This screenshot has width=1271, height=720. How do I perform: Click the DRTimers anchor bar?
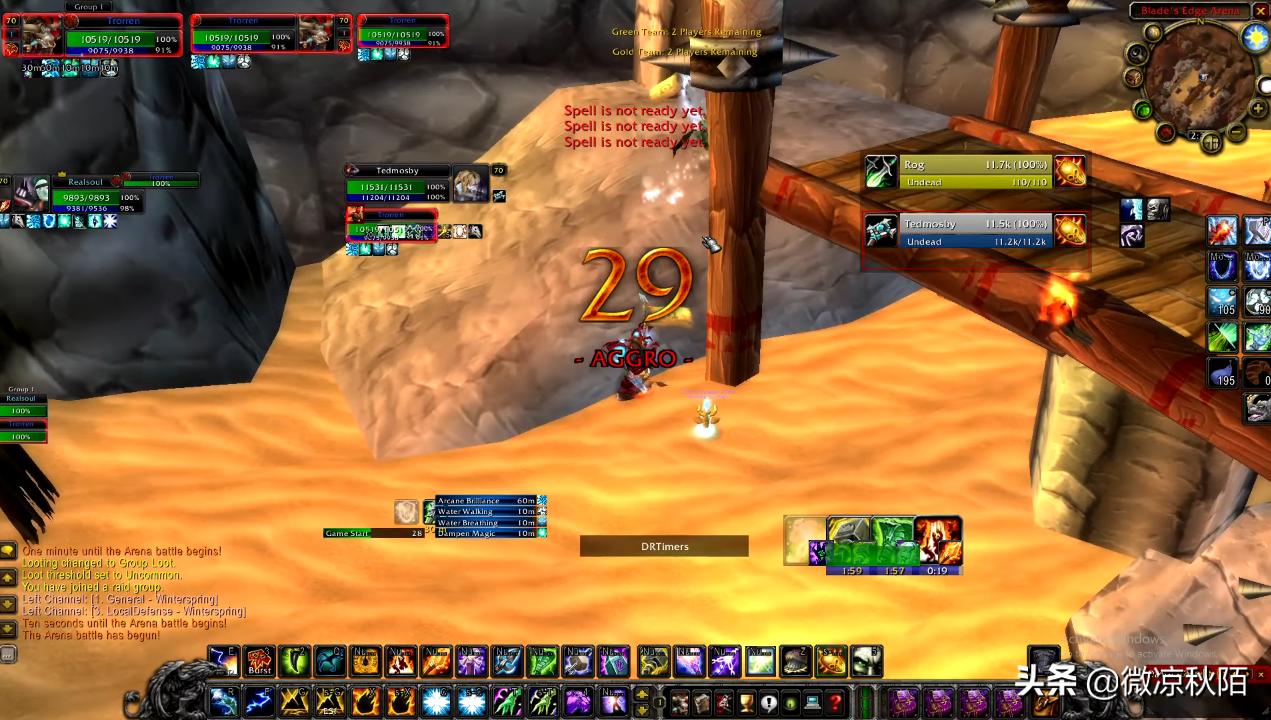pyautogui.click(x=664, y=546)
